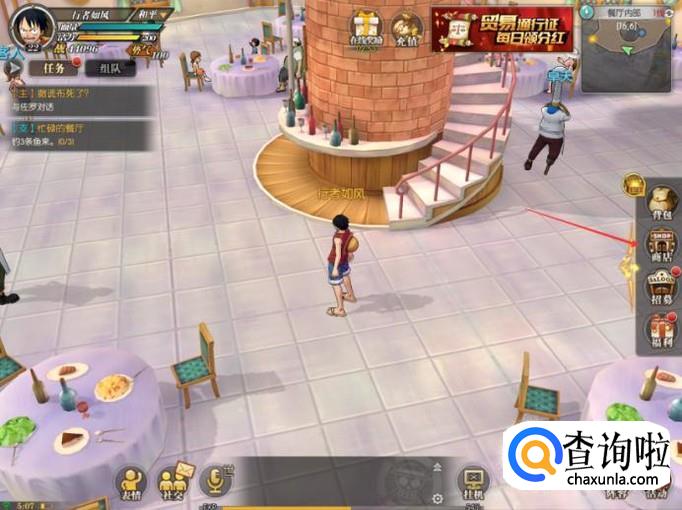
Task: Open the 招募 recruit menu
Action: point(662,287)
